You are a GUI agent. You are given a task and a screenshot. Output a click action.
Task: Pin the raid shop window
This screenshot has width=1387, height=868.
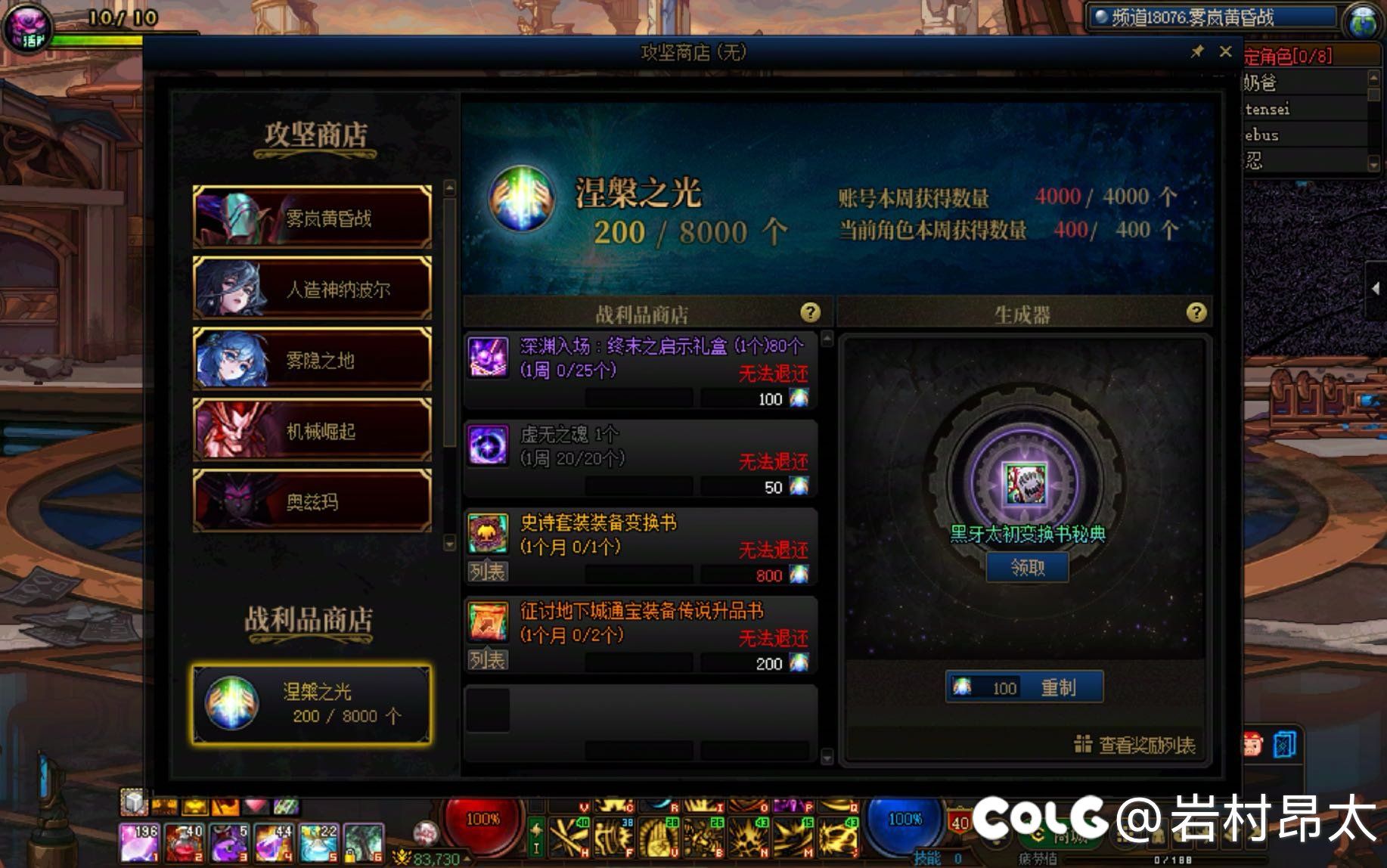[1197, 51]
